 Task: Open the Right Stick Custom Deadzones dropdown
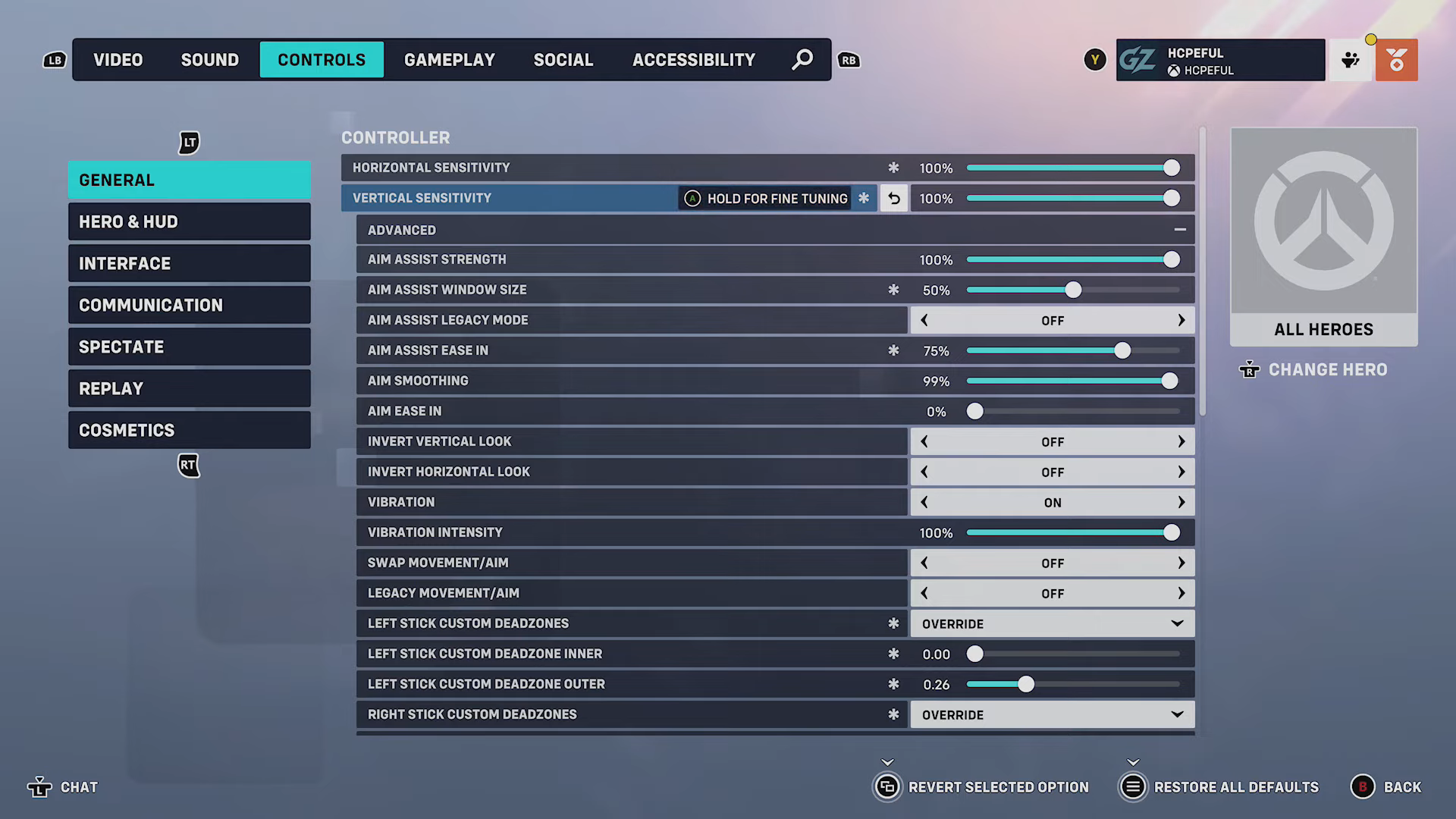(1176, 714)
